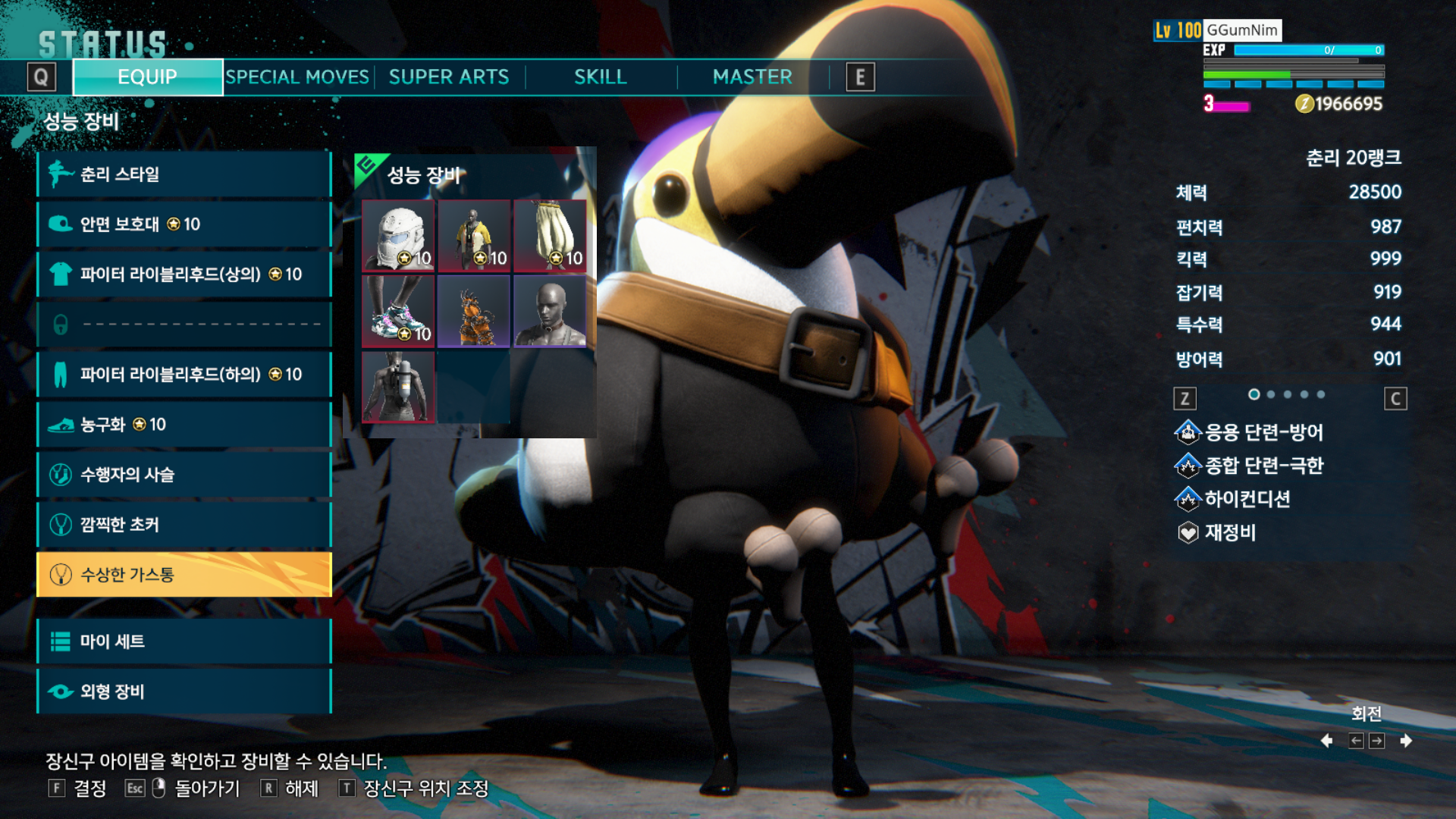Open the 마이 세트 menu
1456x819 pixels.
tap(184, 642)
